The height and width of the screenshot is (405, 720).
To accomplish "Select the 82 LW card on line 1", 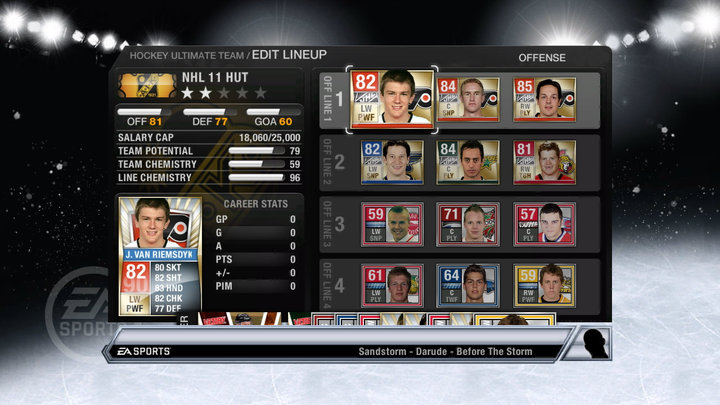I will coord(390,99).
